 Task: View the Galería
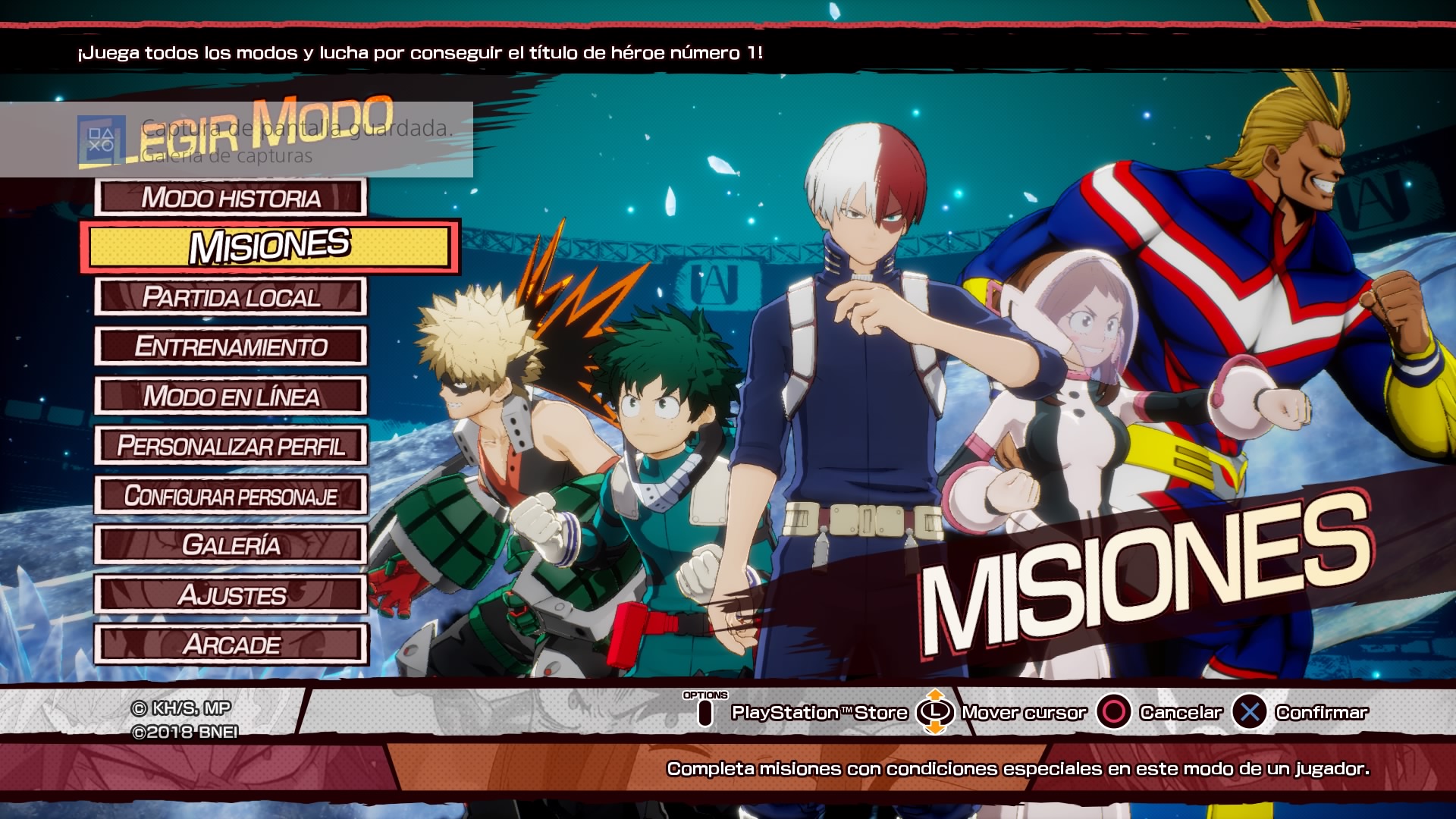[x=231, y=545]
